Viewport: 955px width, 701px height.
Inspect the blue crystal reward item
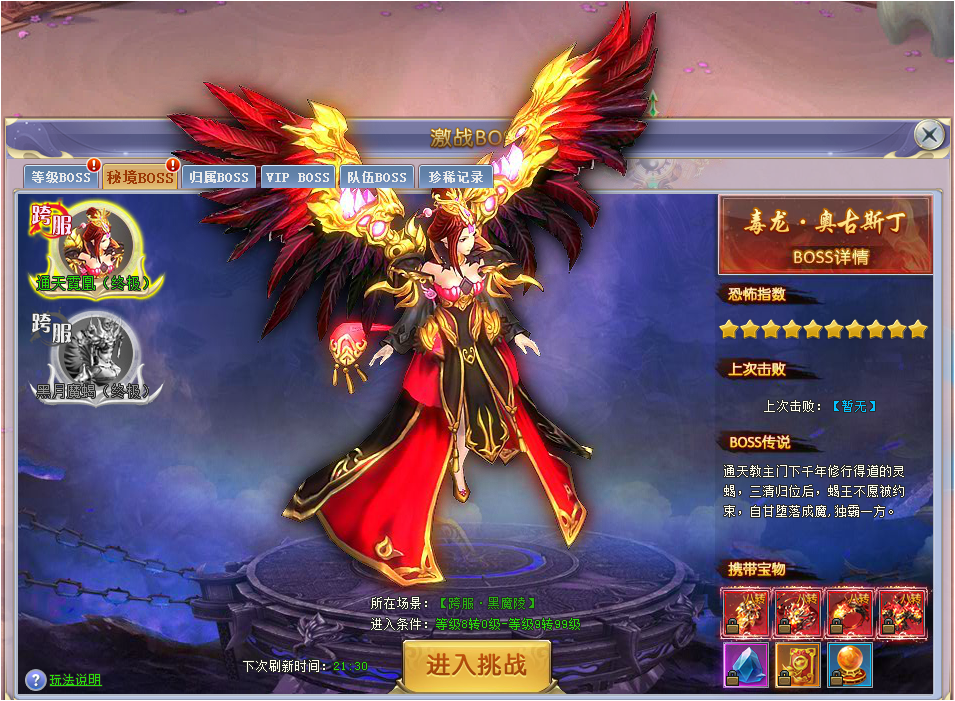[x=745, y=665]
